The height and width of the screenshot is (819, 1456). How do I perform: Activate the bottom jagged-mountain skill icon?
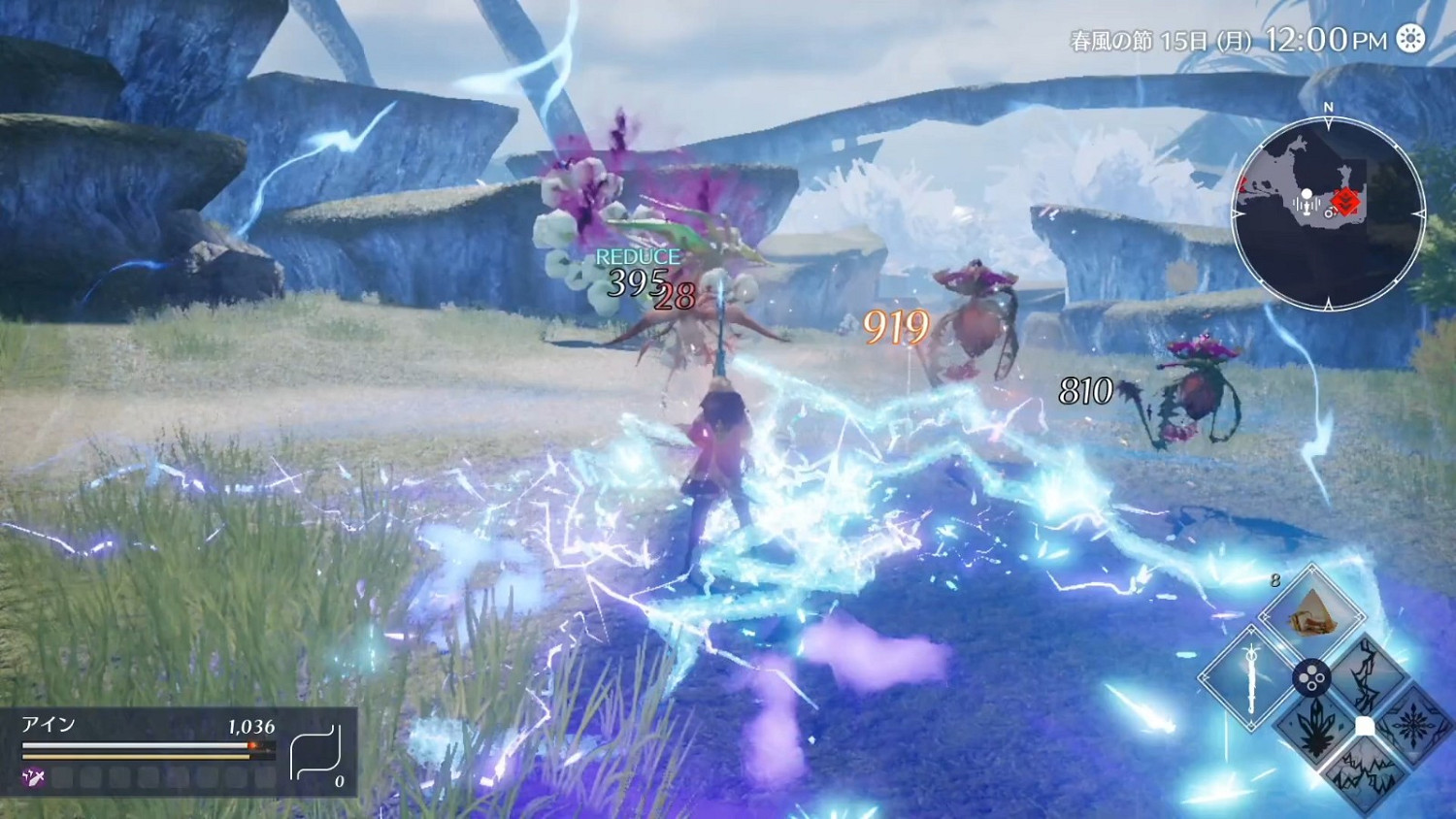(x=1366, y=771)
